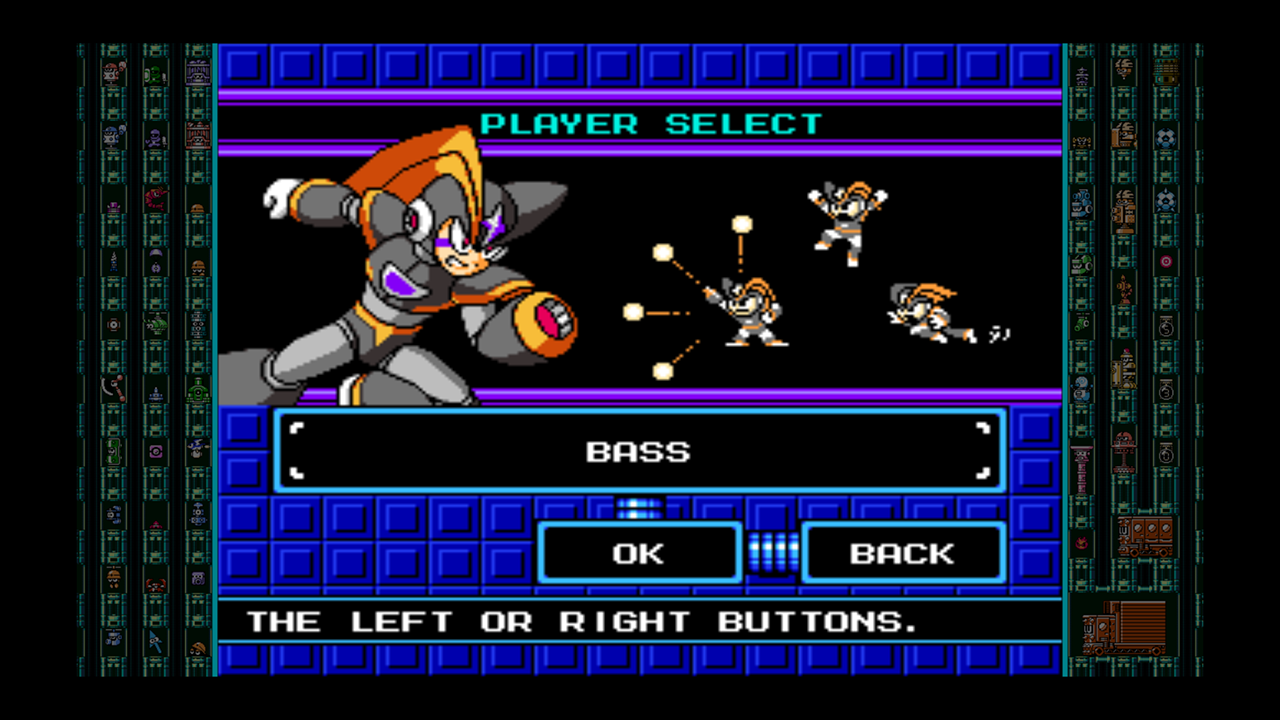1280x720 pixels.
Task: Confirm the character with OK
Action: (639, 553)
